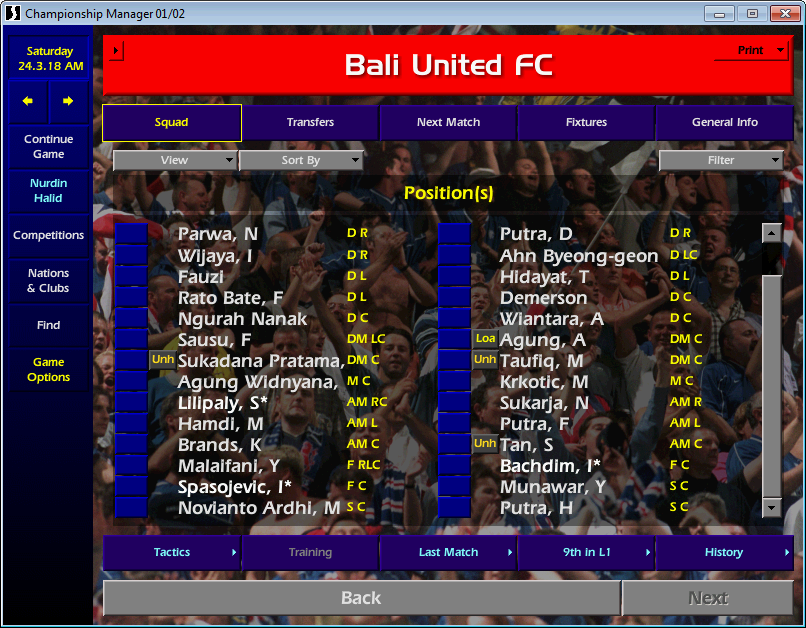This screenshot has width=806, height=628.
Task: Open the View dropdown
Action: coord(175,160)
